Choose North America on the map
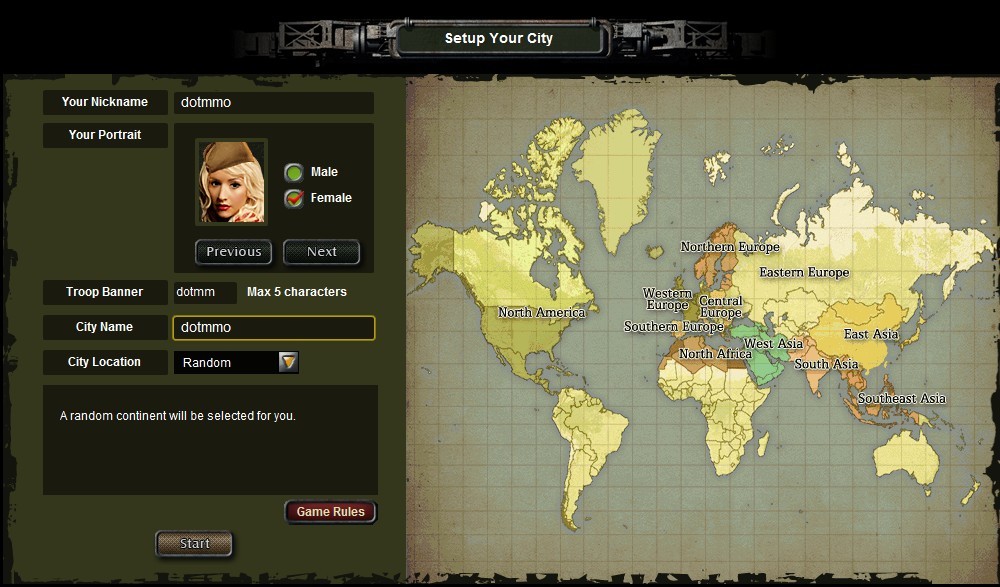This screenshot has height=587, width=1000. pyautogui.click(x=541, y=313)
